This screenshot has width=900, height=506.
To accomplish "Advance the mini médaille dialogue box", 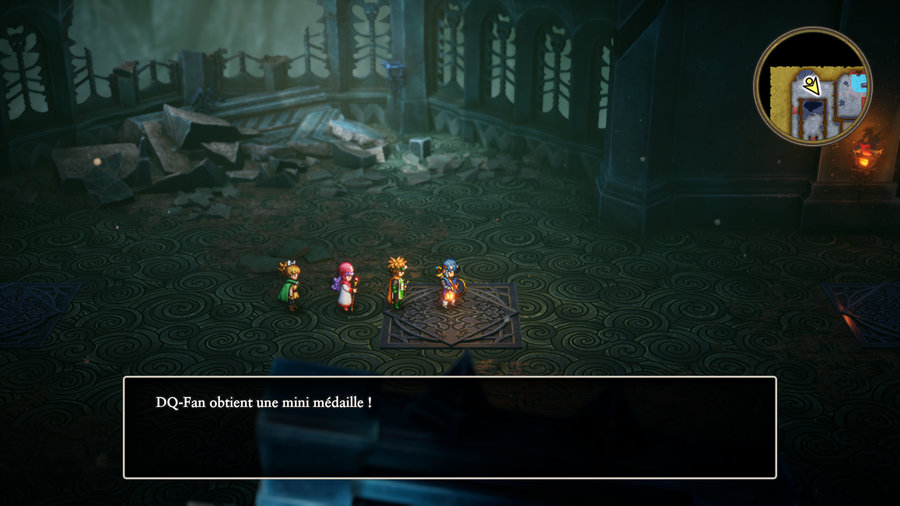I will [449, 427].
